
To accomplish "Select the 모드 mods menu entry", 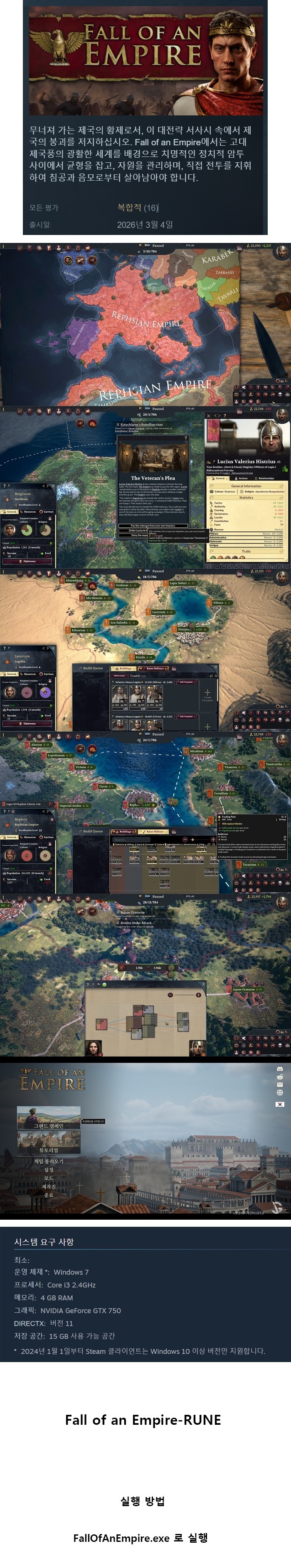I will click(x=49, y=1178).
